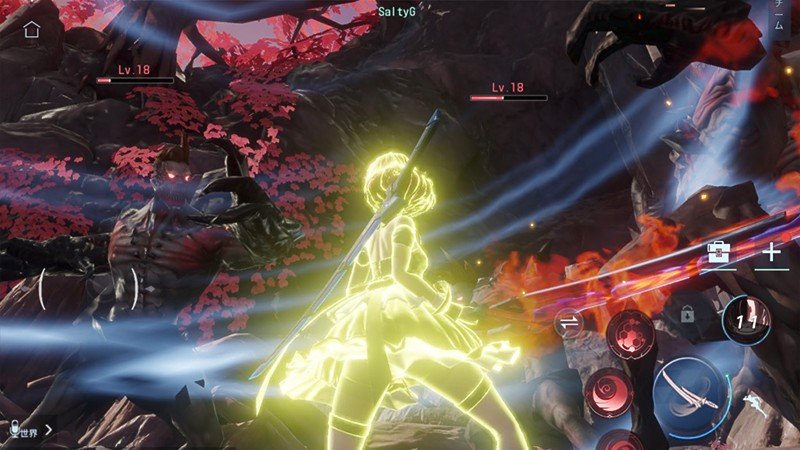Toggle the voice chat microphone
The image size is (800, 450).
[x=14, y=429]
